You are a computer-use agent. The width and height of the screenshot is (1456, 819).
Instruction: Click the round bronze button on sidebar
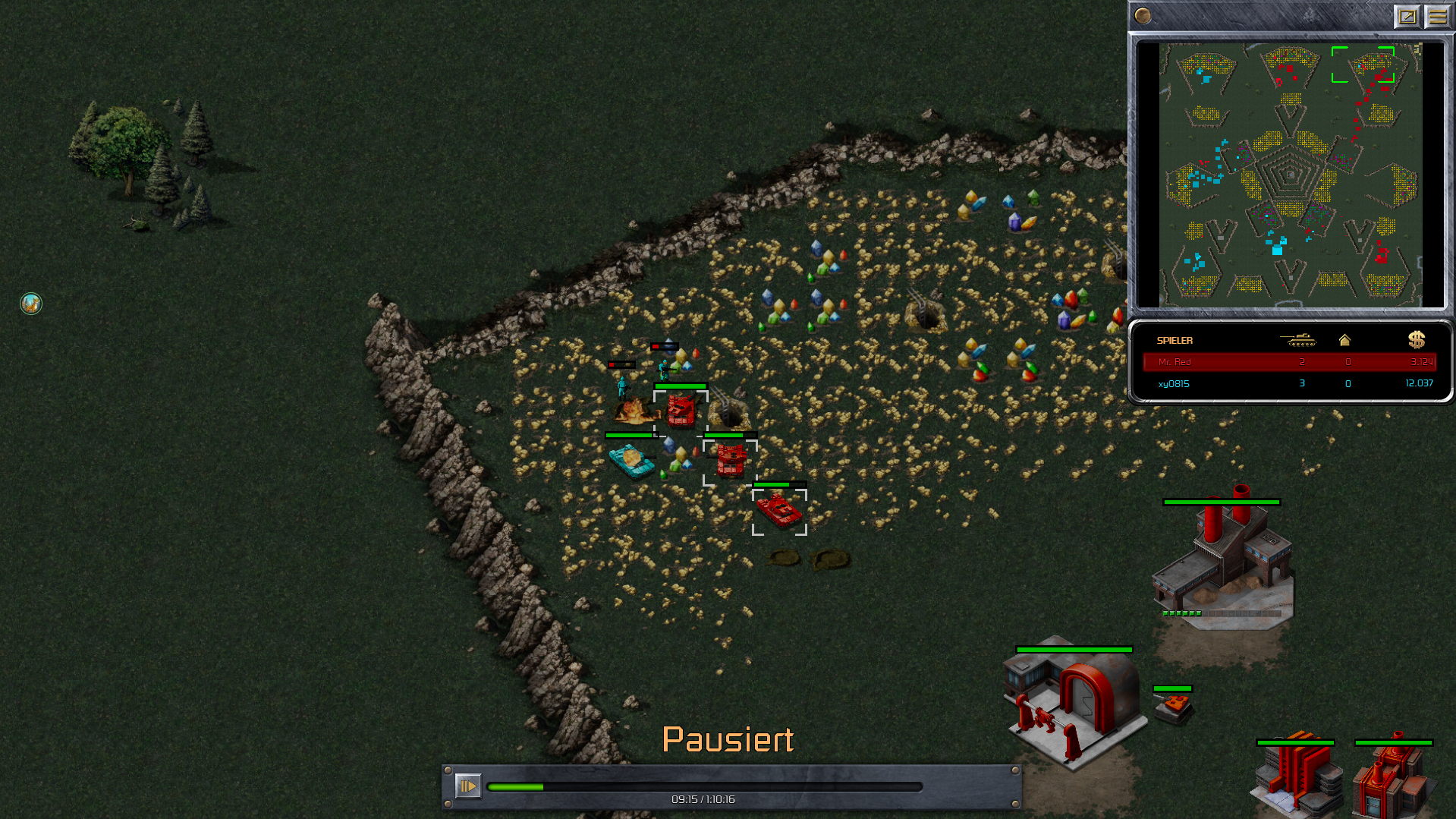click(x=1143, y=16)
